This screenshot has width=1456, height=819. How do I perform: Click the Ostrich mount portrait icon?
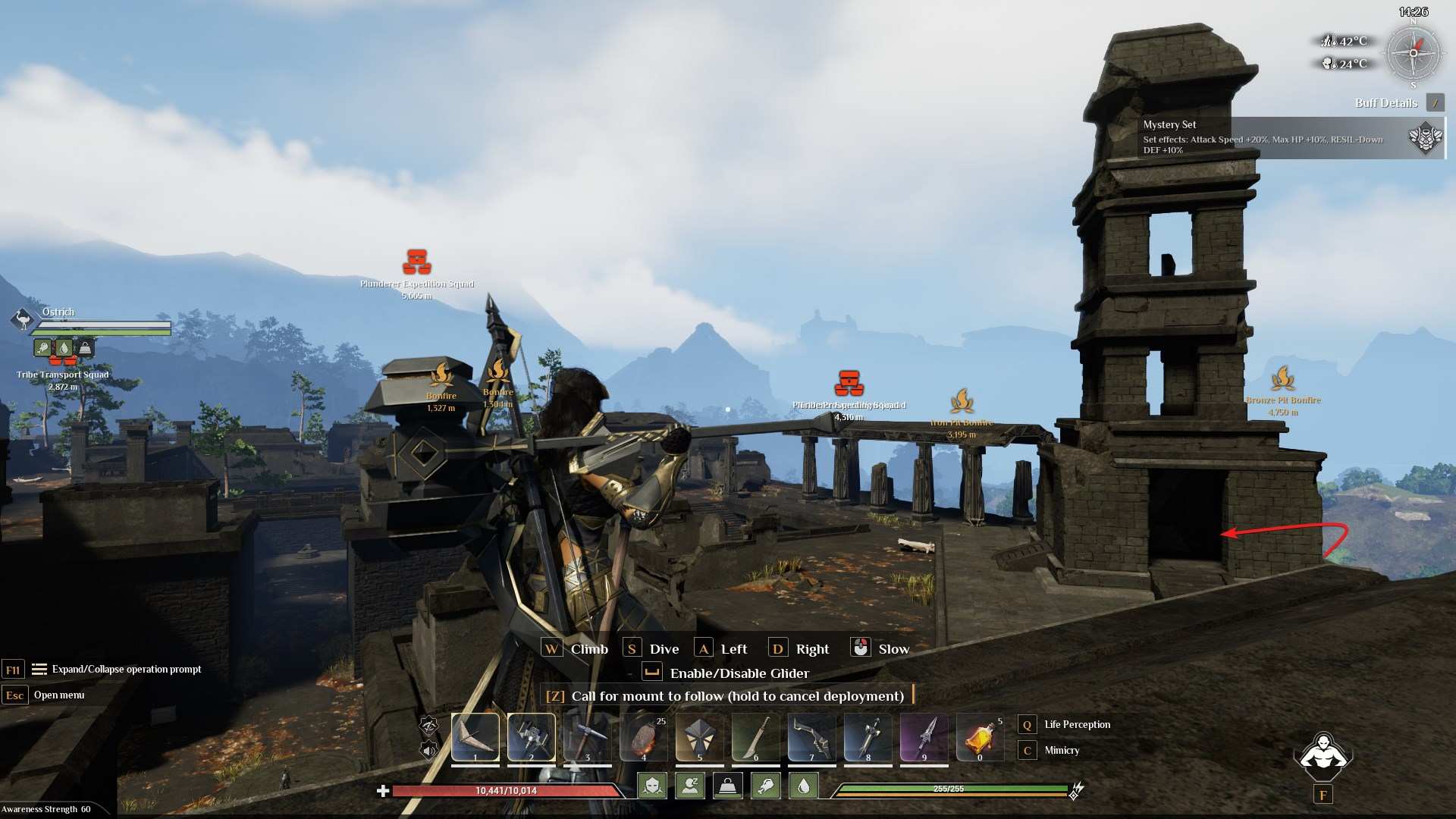(24, 319)
